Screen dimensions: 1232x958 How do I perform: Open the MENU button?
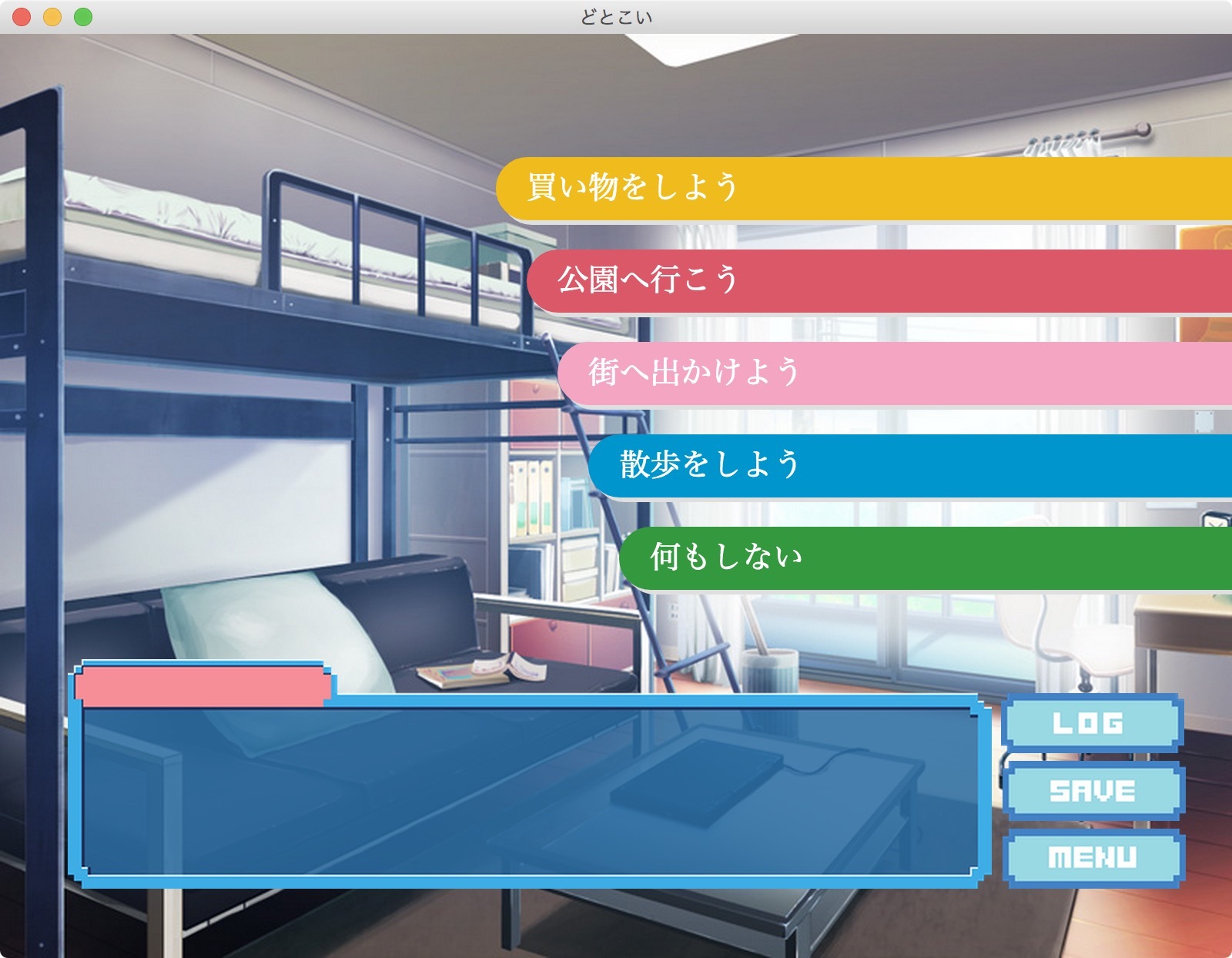point(1093,857)
